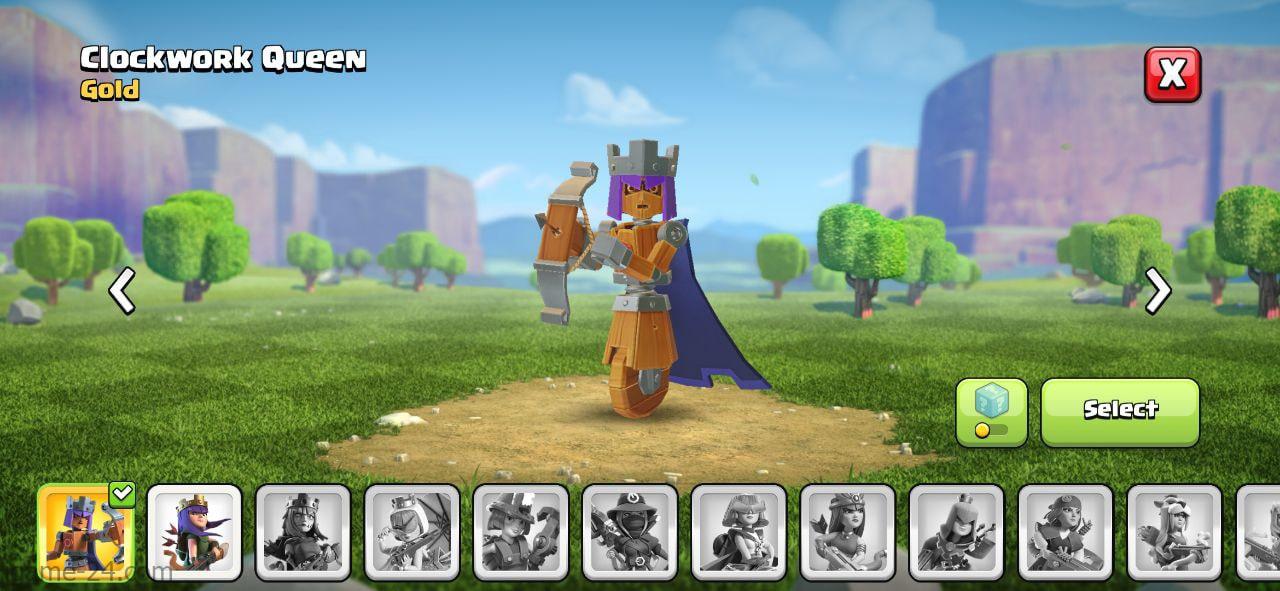The width and height of the screenshot is (1280, 591).
Task: Select the locked dark hooded masked queen skin
Action: (x=630, y=532)
